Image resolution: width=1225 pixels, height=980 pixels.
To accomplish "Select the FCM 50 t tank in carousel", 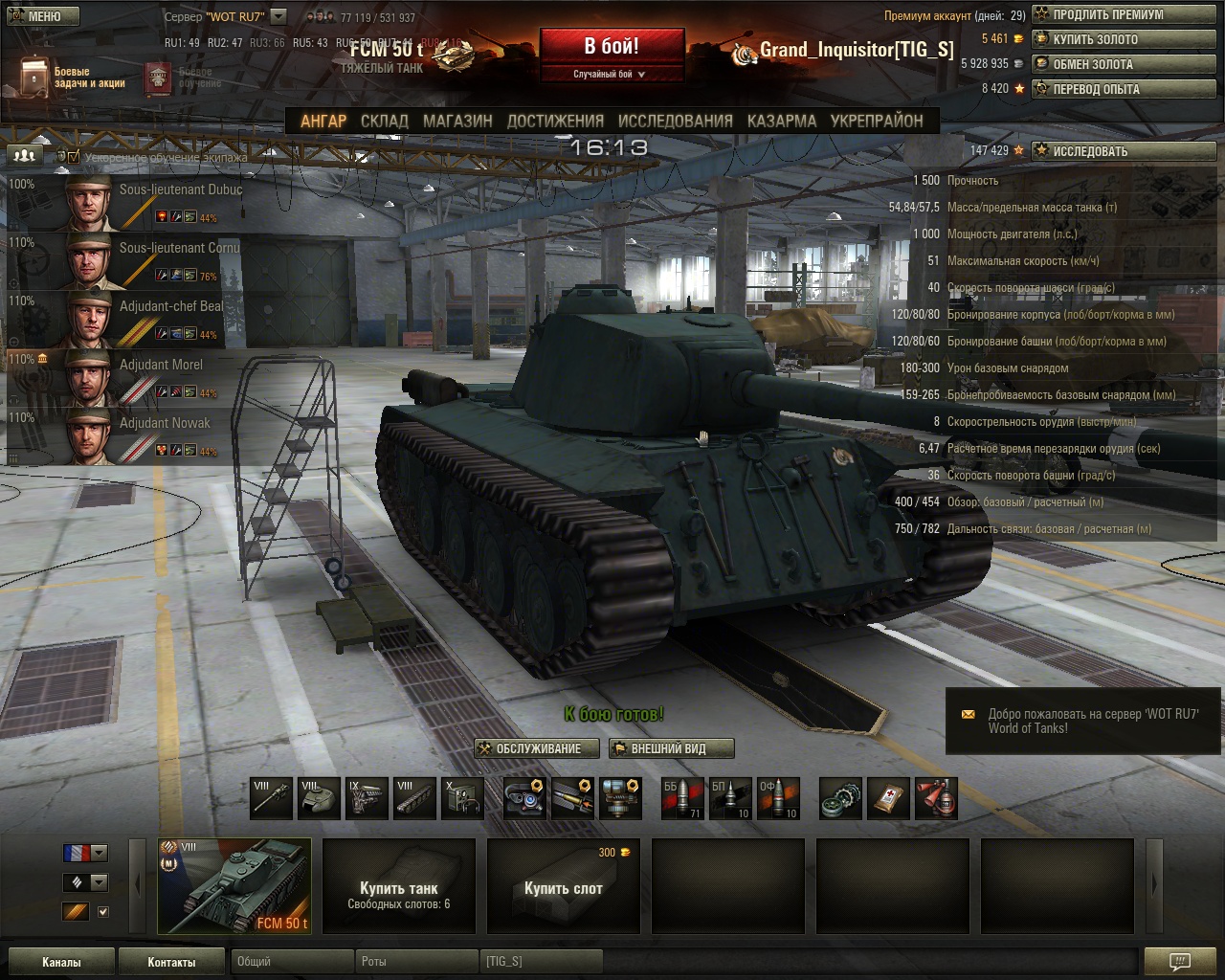I will pos(234,885).
